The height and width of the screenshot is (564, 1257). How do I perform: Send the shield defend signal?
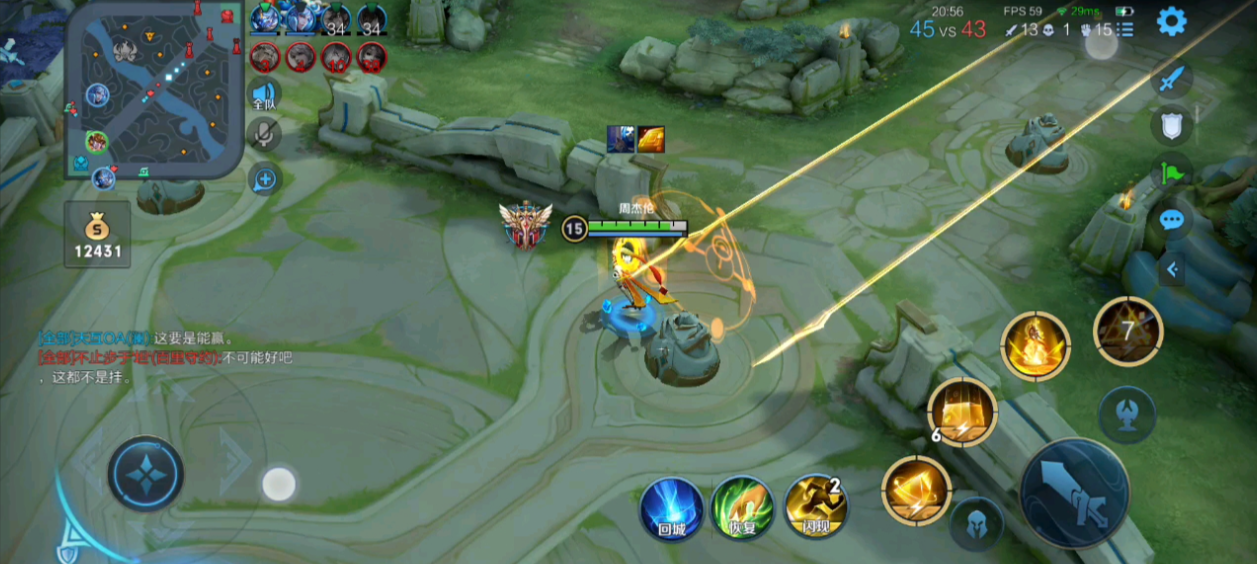(x=1171, y=126)
